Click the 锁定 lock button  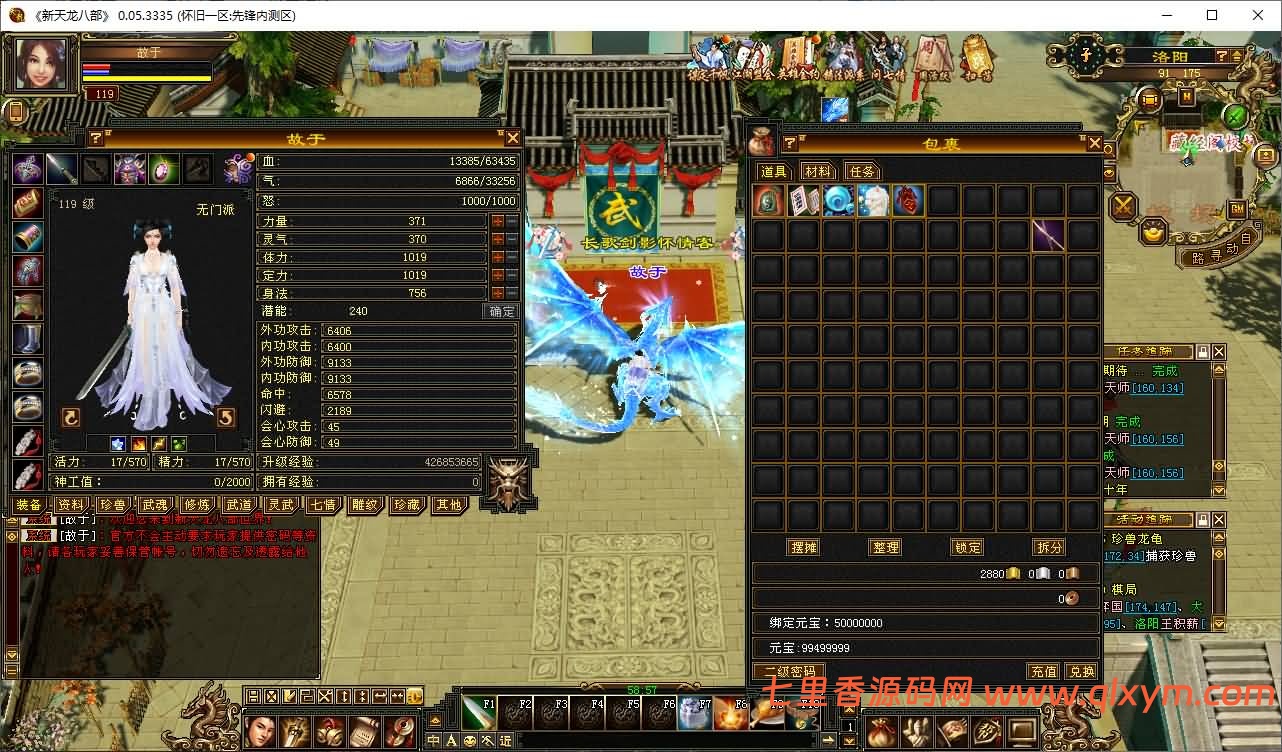[967, 547]
